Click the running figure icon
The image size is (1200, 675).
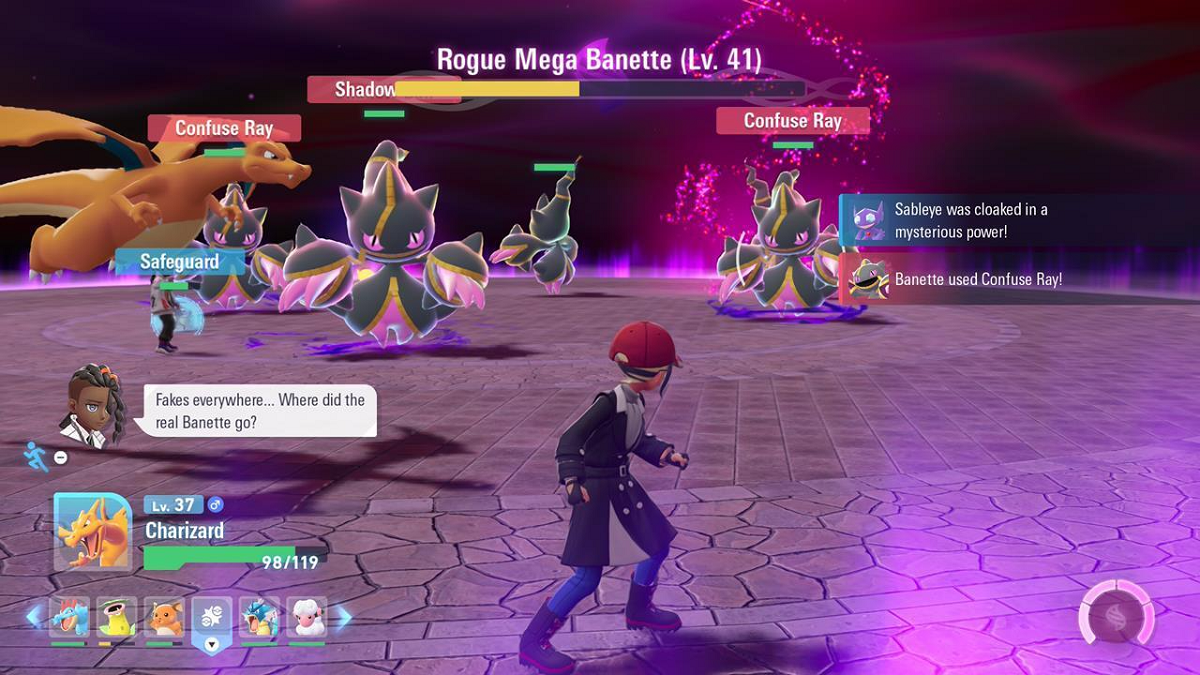point(37,455)
